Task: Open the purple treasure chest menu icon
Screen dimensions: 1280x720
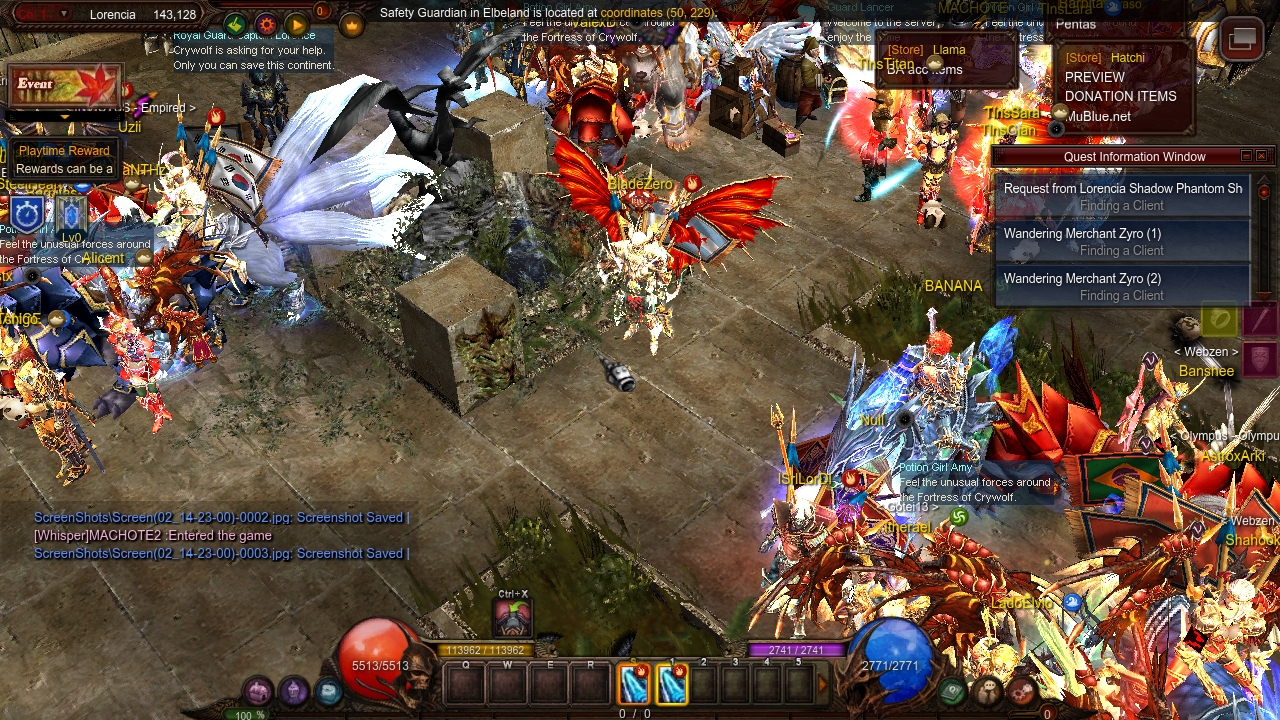Action: click(259, 691)
